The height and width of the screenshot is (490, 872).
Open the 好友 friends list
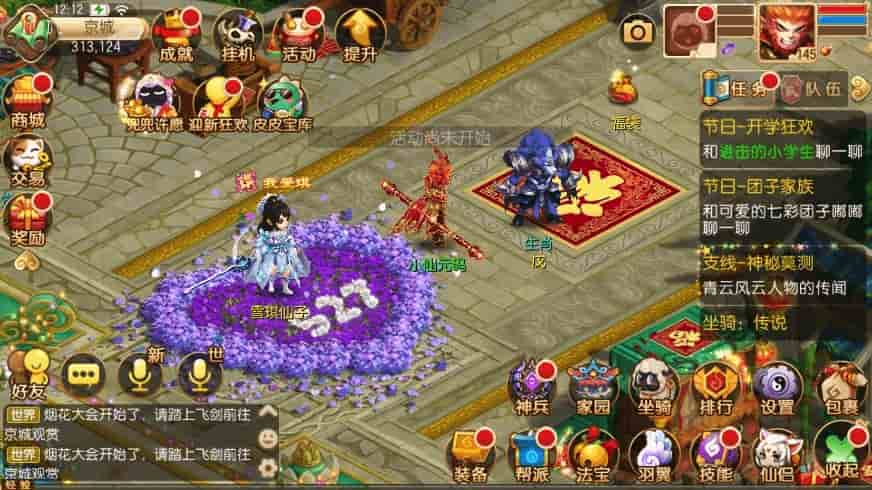tap(28, 370)
